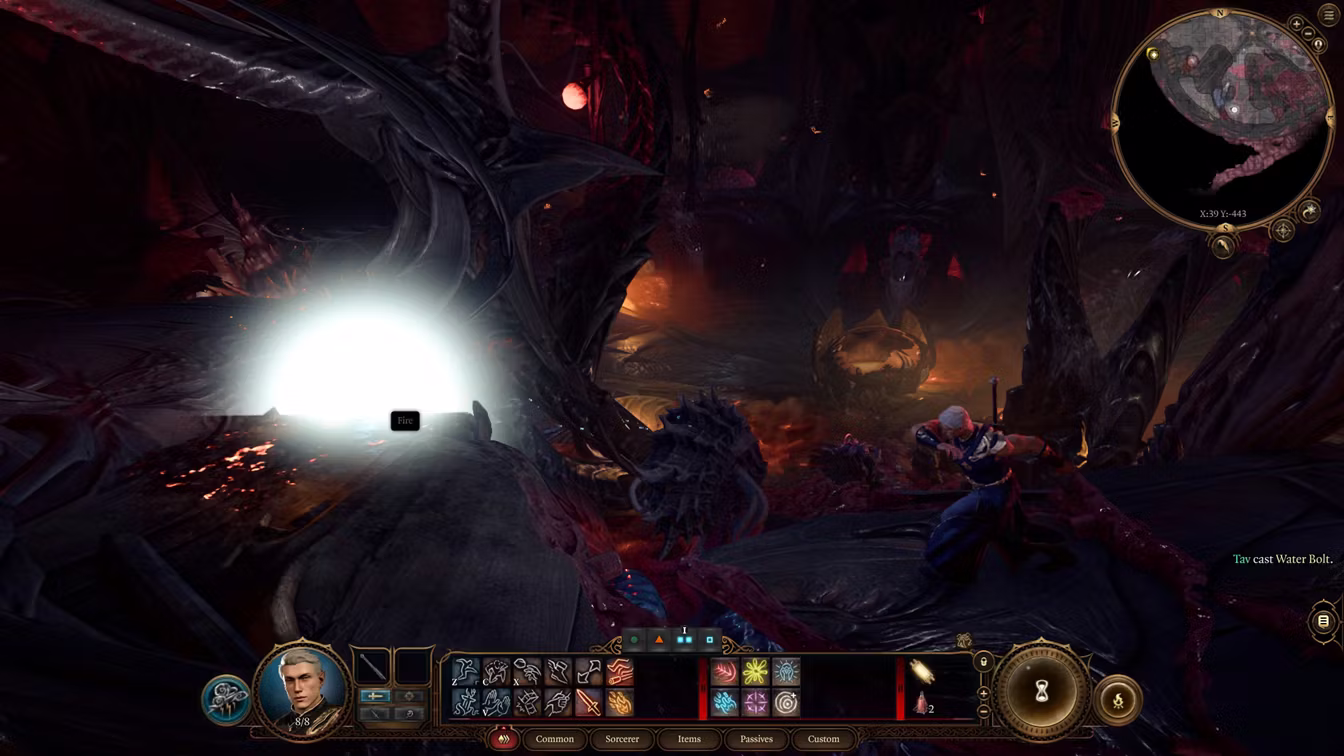End turn with the hourglass button
1344x756 pixels.
[x=1041, y=691]
